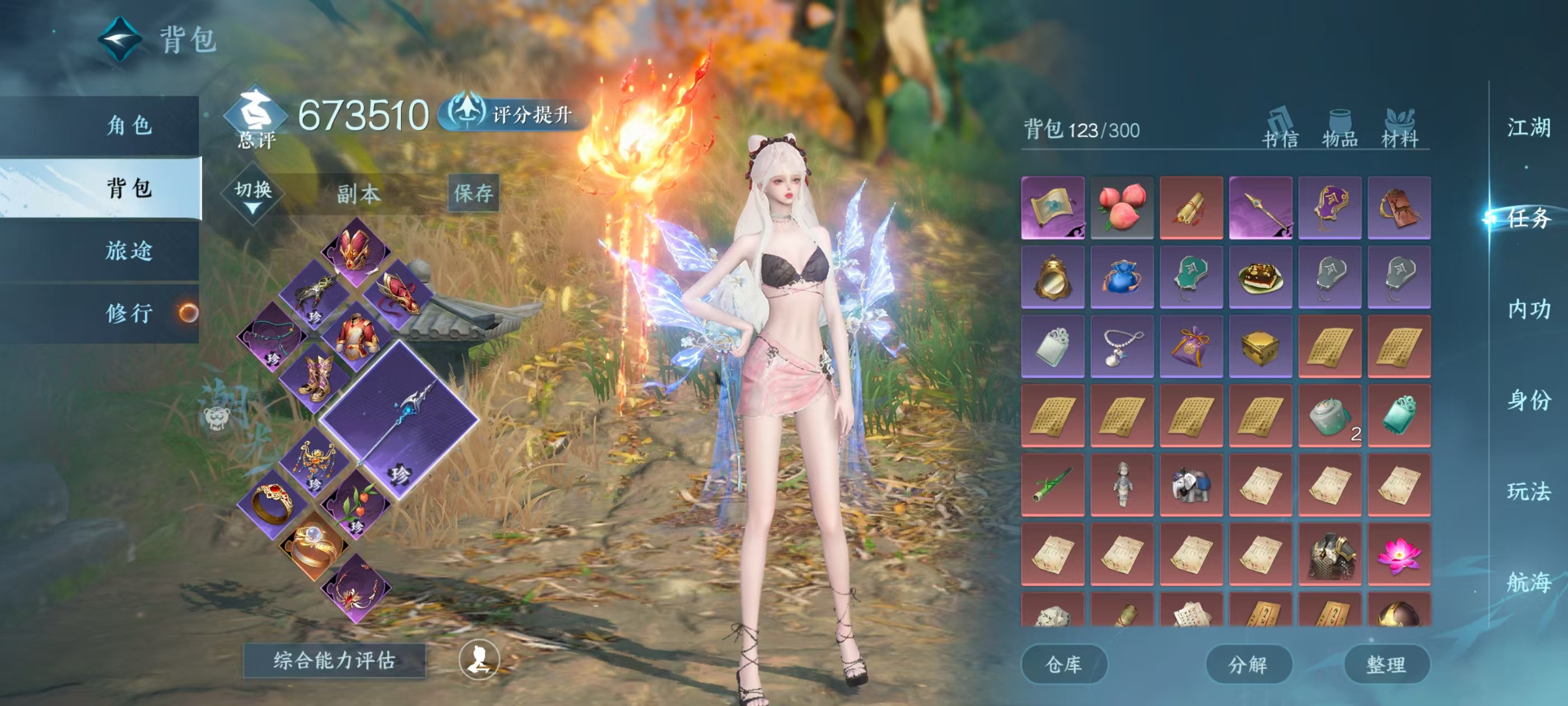Screen dimensions: 1568x706
Task: Sort the bag with 整理
Action: pyautogui.click(x=1386, y=664)
